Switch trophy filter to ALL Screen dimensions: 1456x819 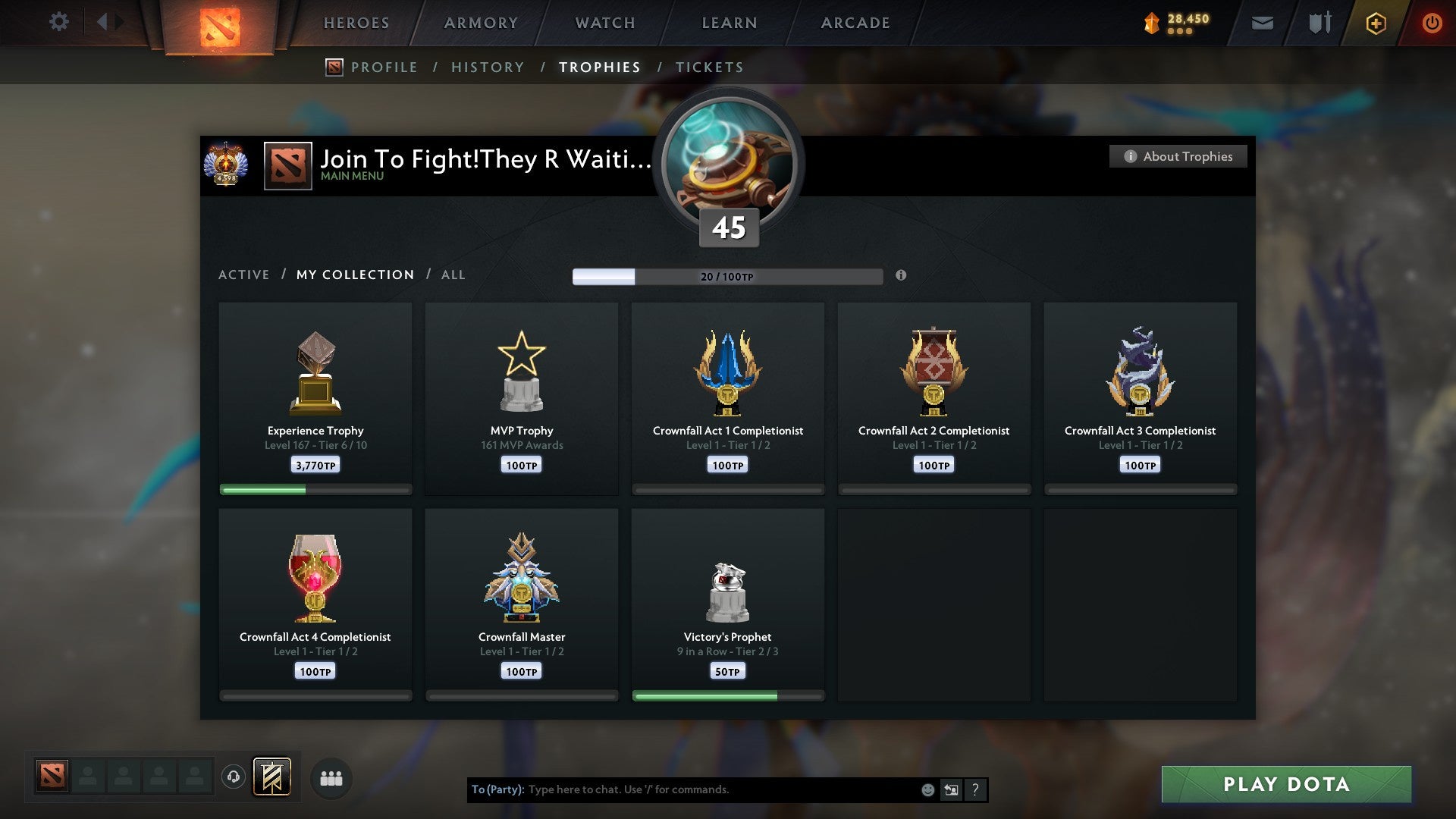(x=453, y=275)
